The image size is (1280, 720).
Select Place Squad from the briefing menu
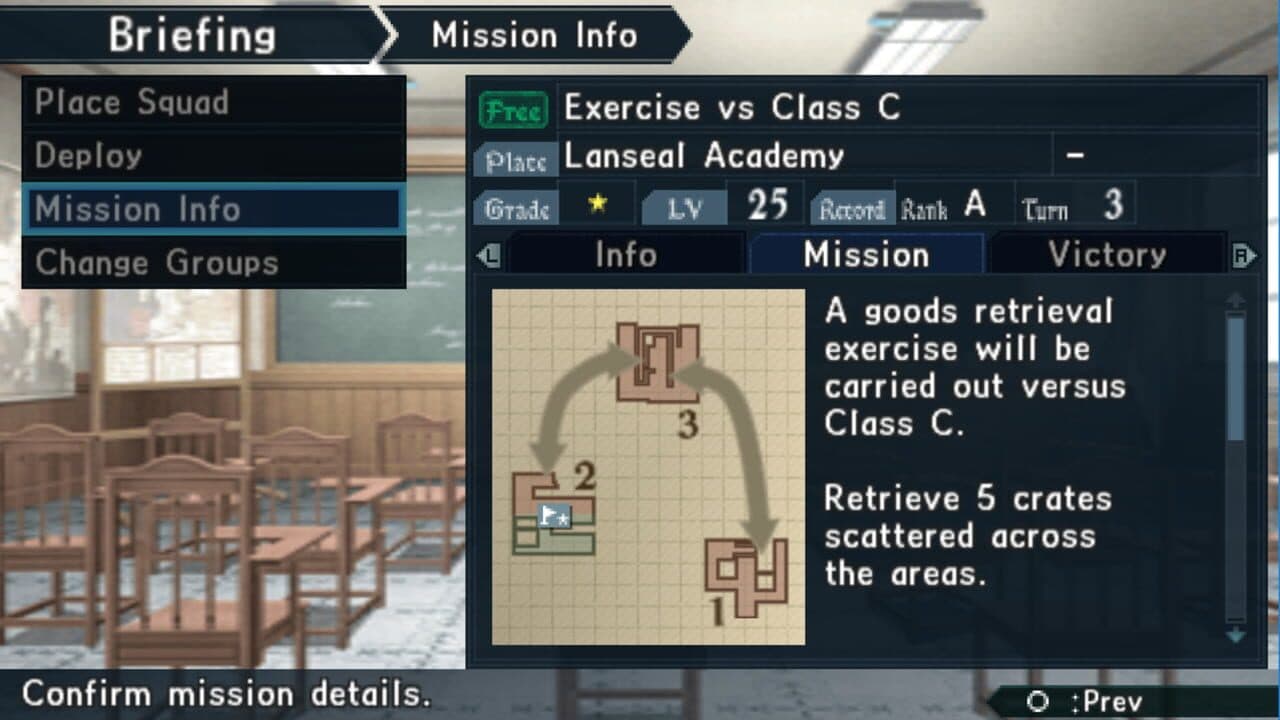coord(130,101)
